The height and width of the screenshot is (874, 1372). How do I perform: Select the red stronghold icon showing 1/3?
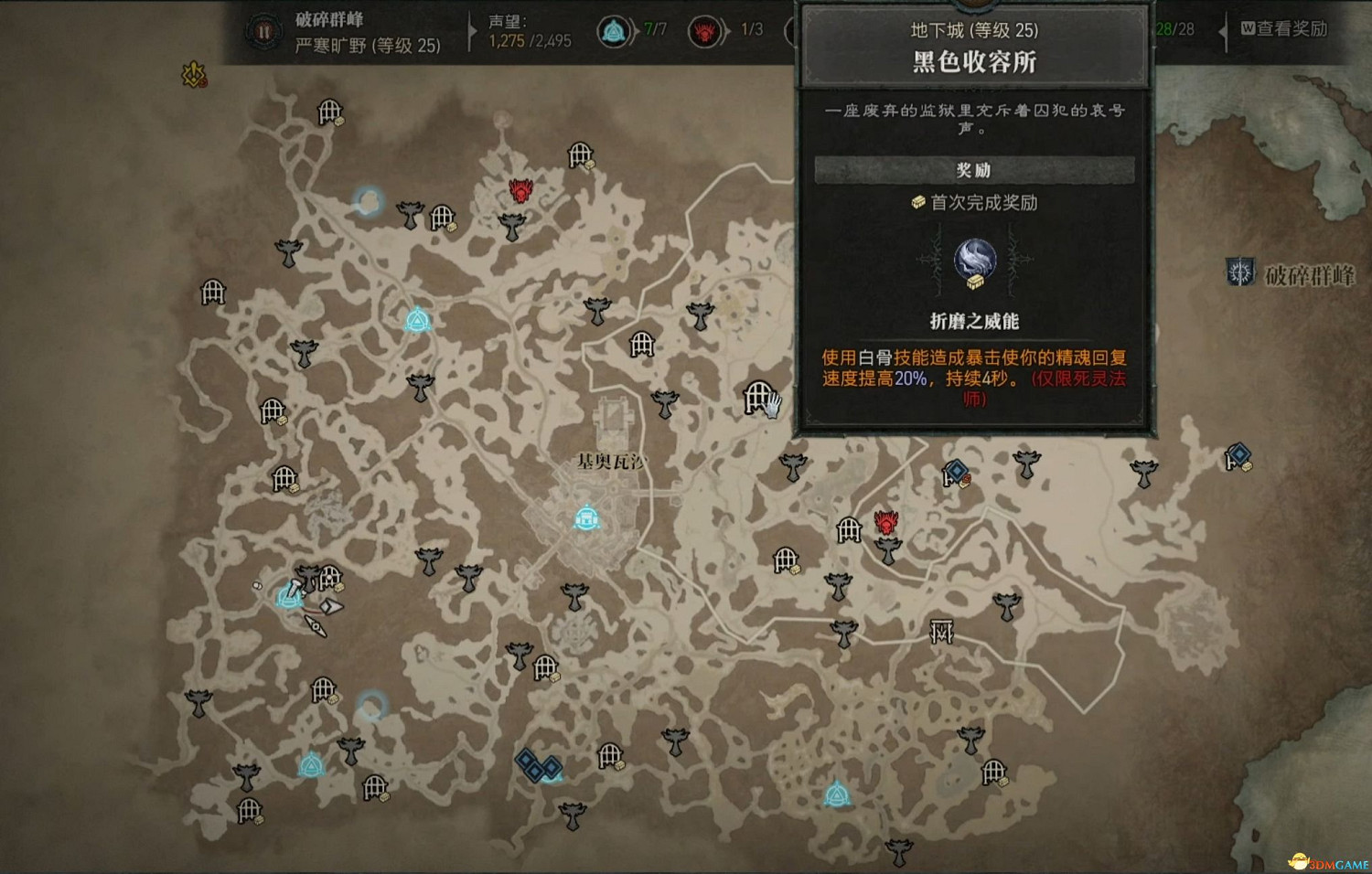point(702,30)
